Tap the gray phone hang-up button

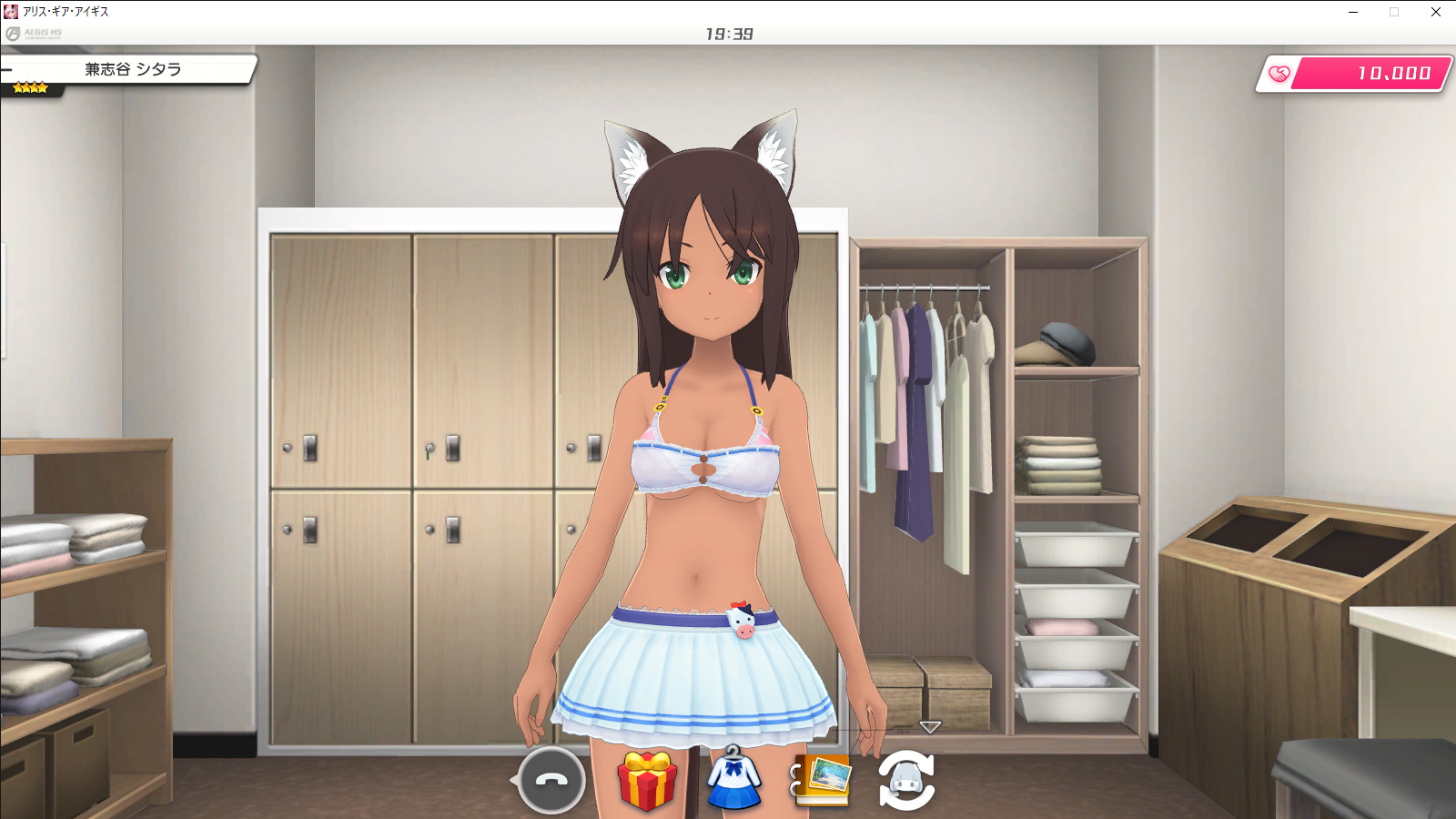(551, 781)
